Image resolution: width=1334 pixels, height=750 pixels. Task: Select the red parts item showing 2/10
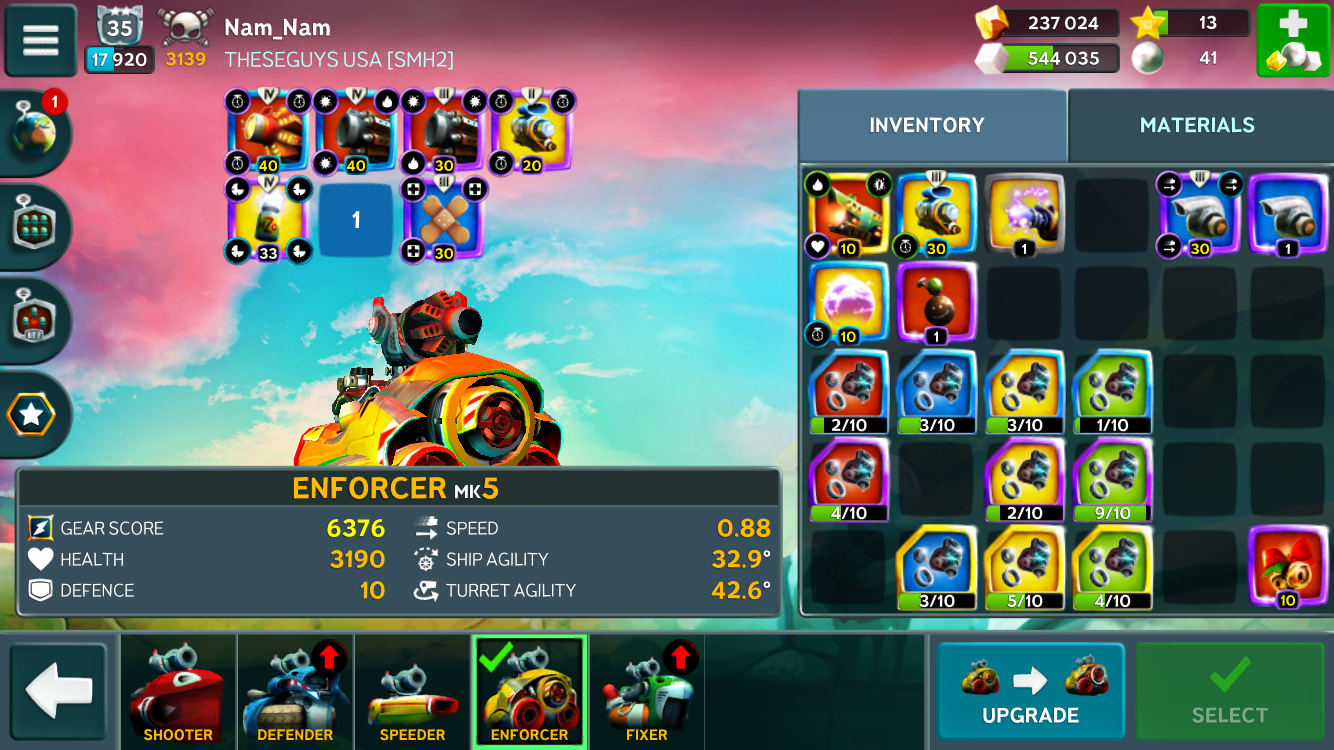coord(848,391)
